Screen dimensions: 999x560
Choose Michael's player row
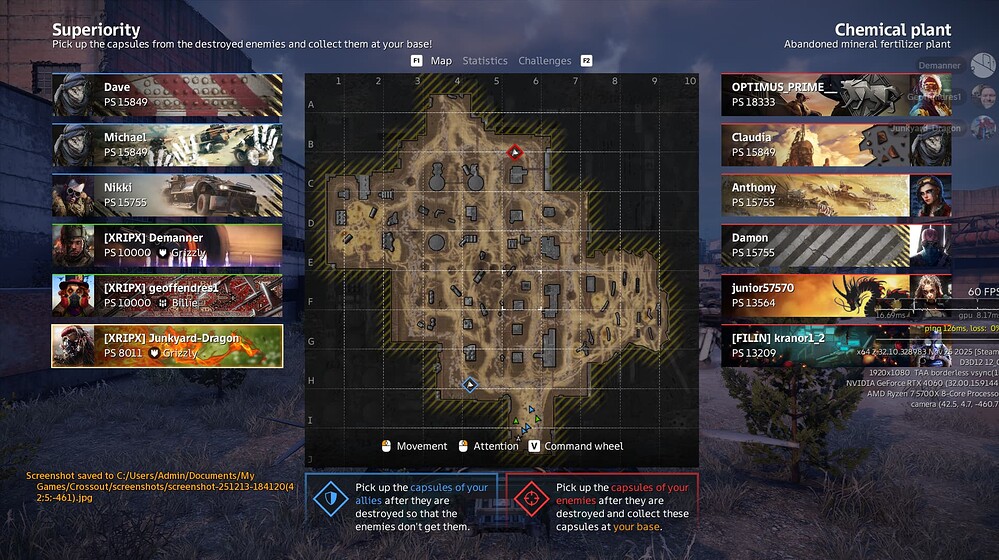click(x=167, y=145)
